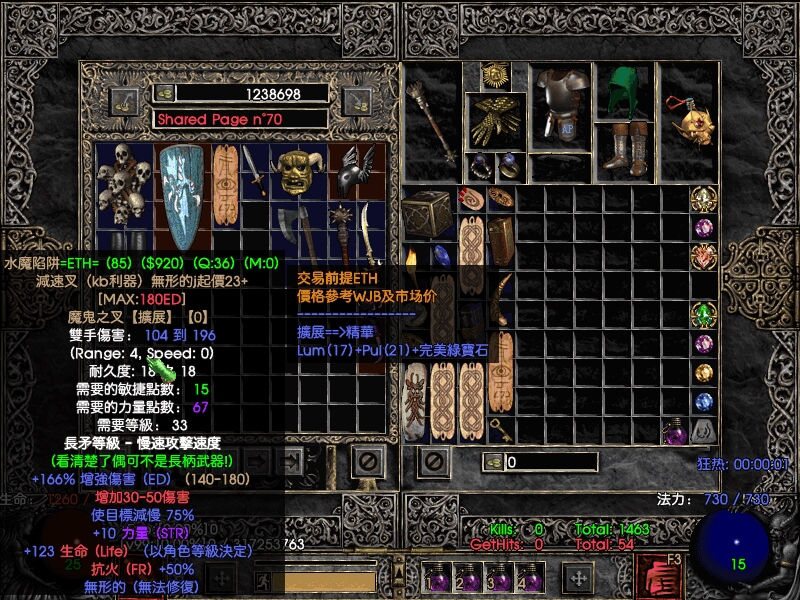
Task: Click the equipped golden gauntlets
Action: (499, 119)
